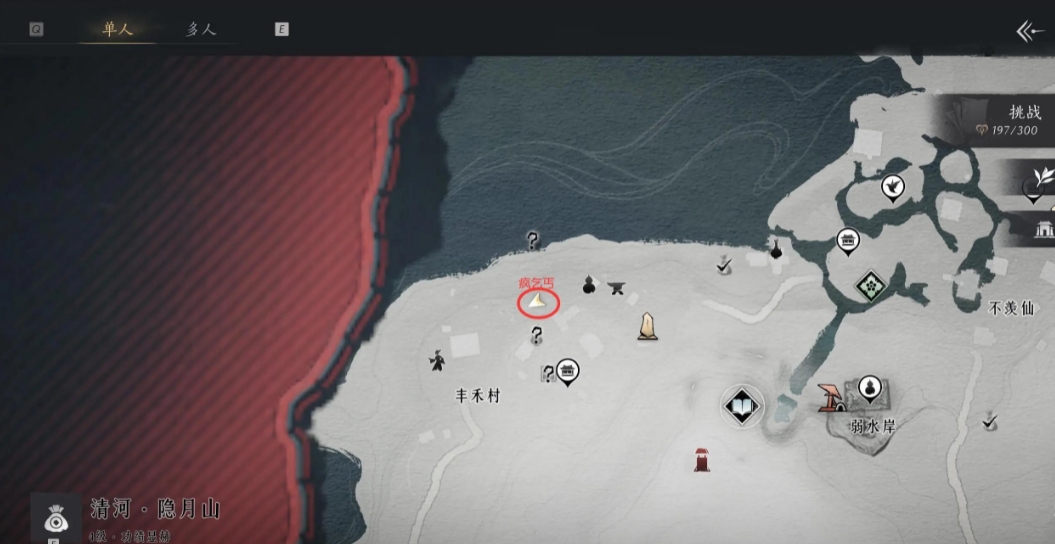Image resolution: width=1055 pixels, height=544 pixels.
Task: Close the map with the back arrow
Action: [1029, 31]
